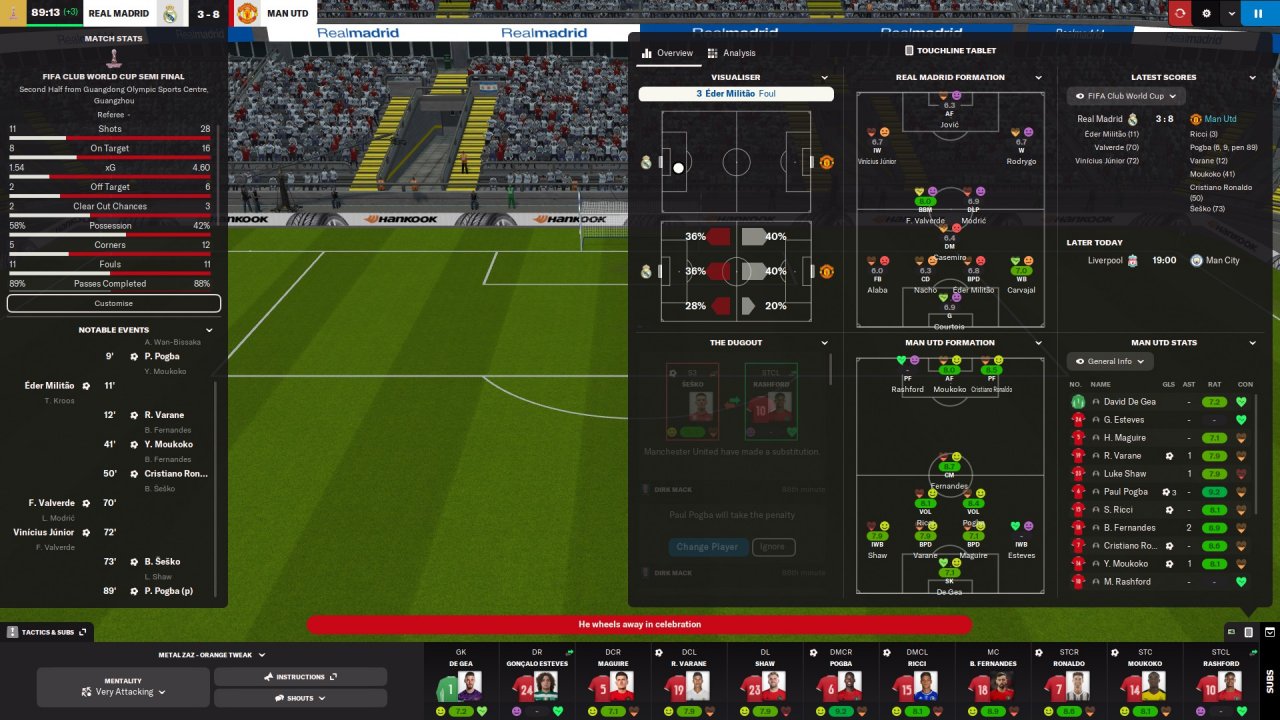
Task: Pause the match with the blue button
Action: click(x=1231, y=13)
